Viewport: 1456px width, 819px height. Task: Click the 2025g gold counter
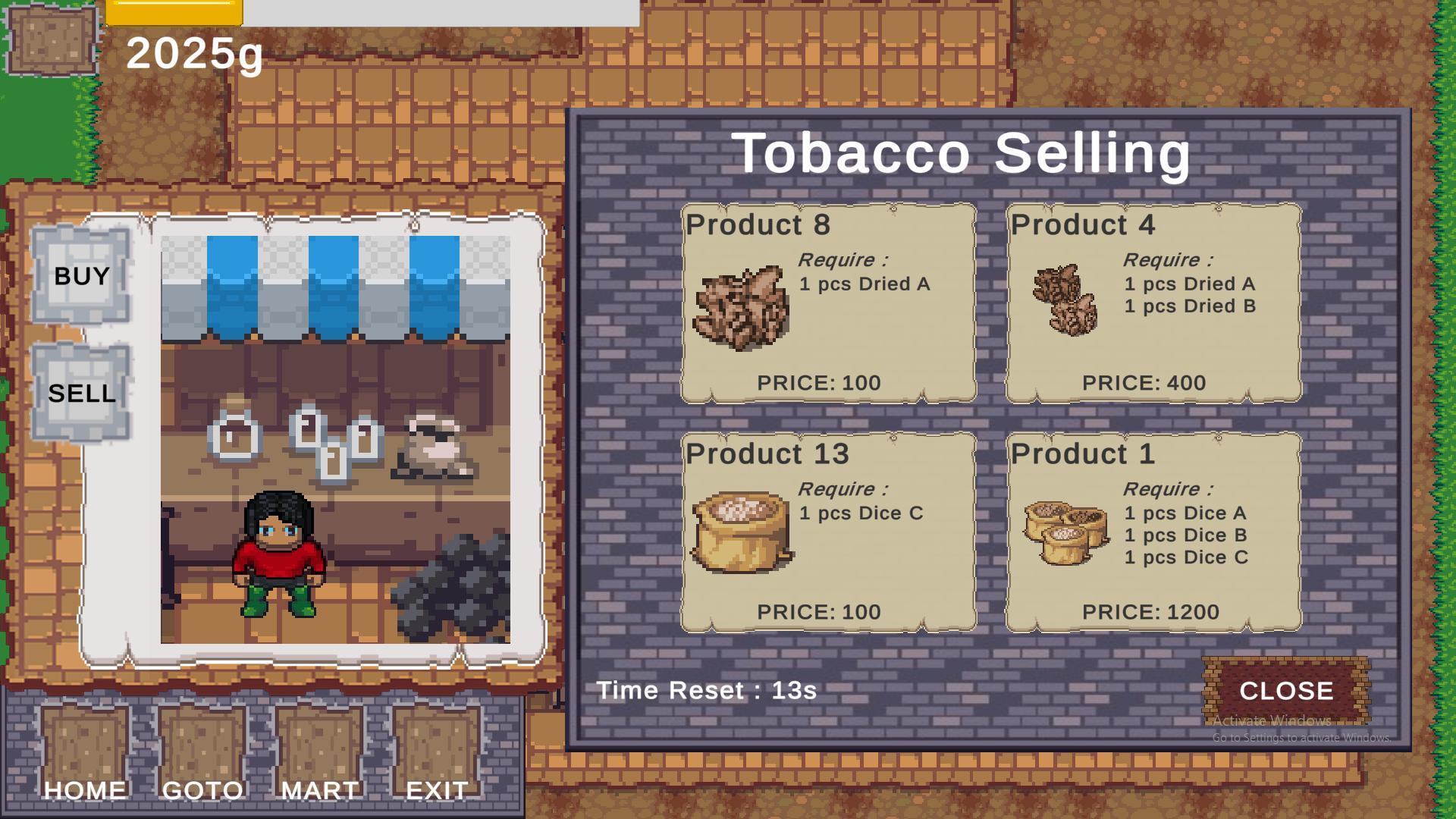click(193, 55)
